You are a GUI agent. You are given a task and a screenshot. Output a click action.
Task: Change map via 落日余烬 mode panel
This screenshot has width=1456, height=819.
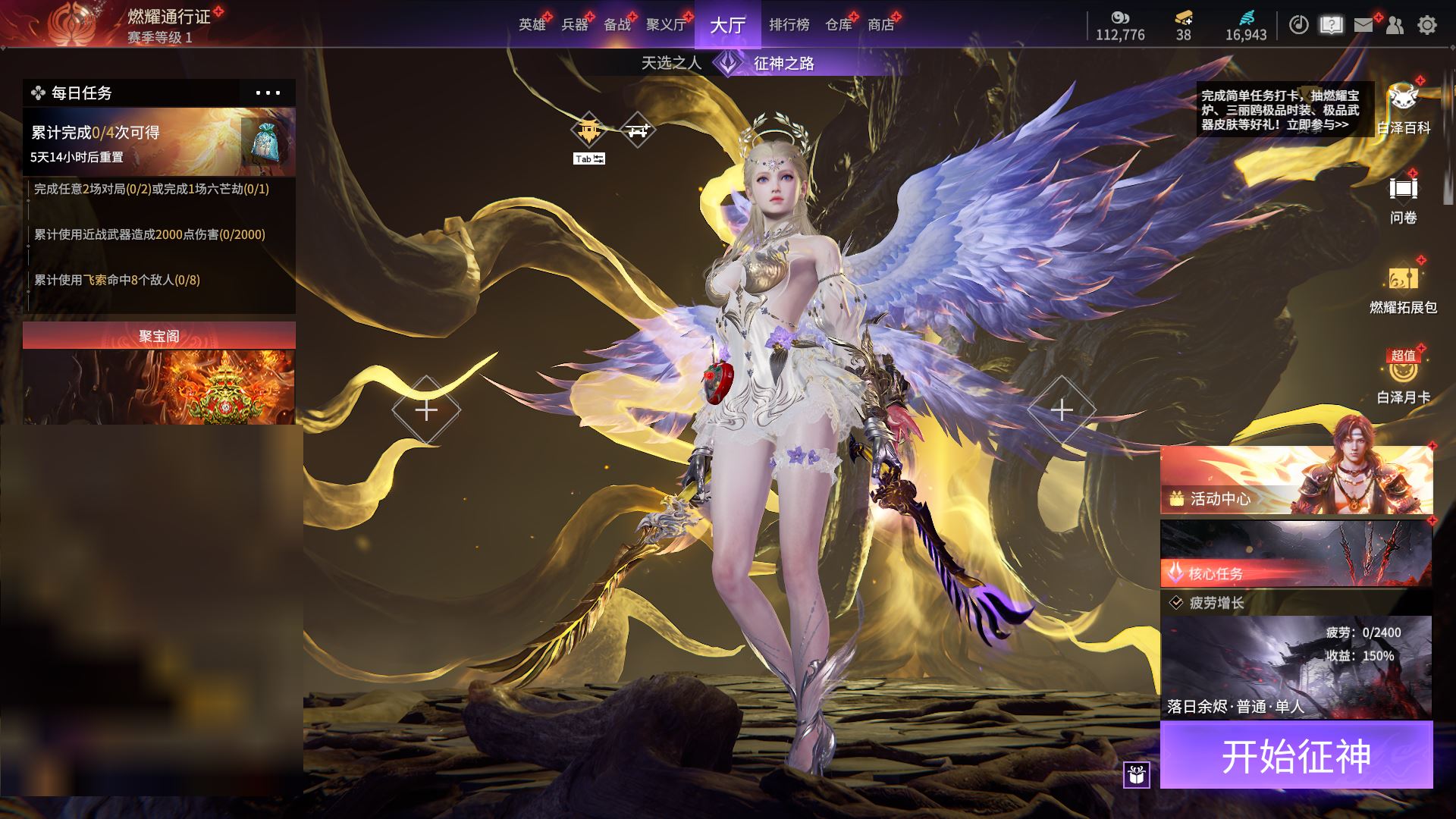click(x=1296, y=667)
